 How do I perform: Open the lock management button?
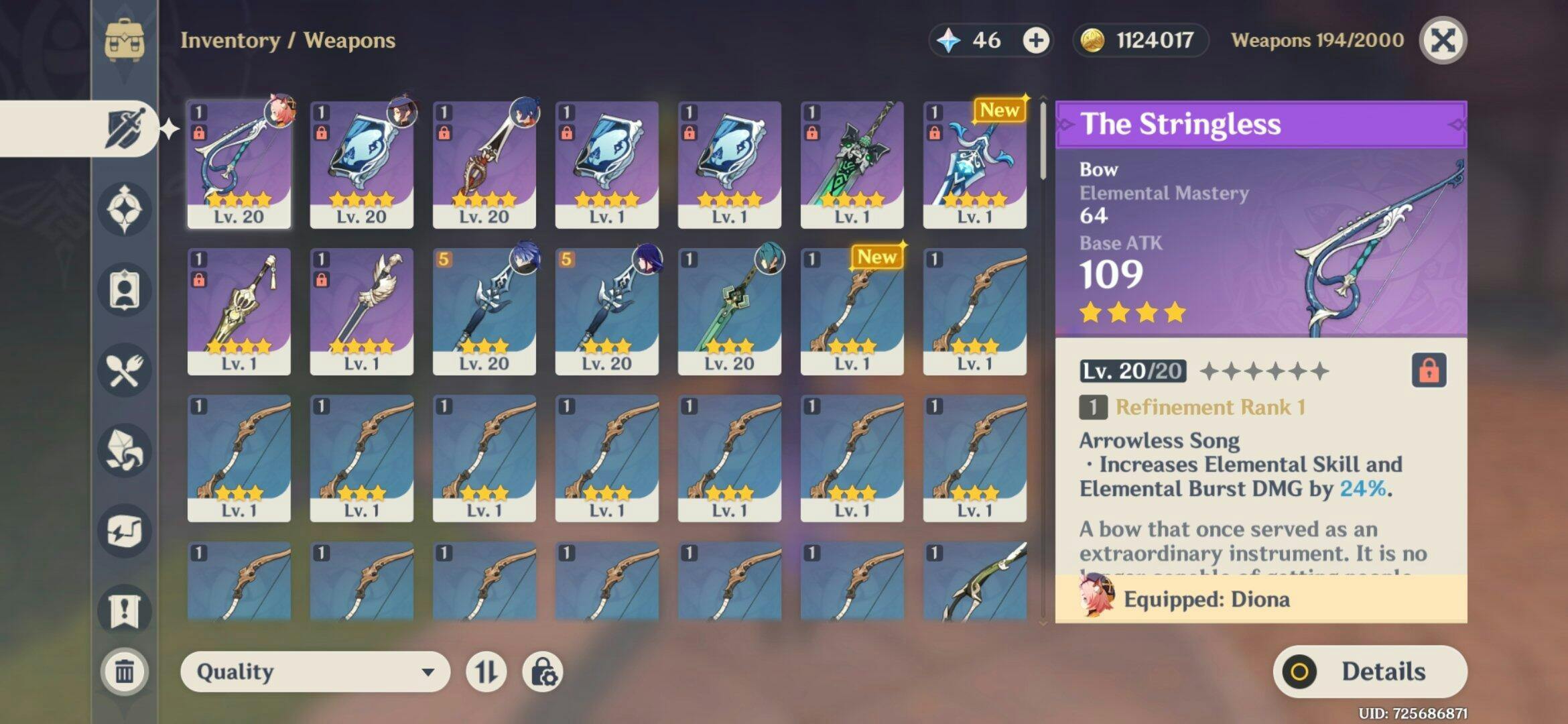542,672
